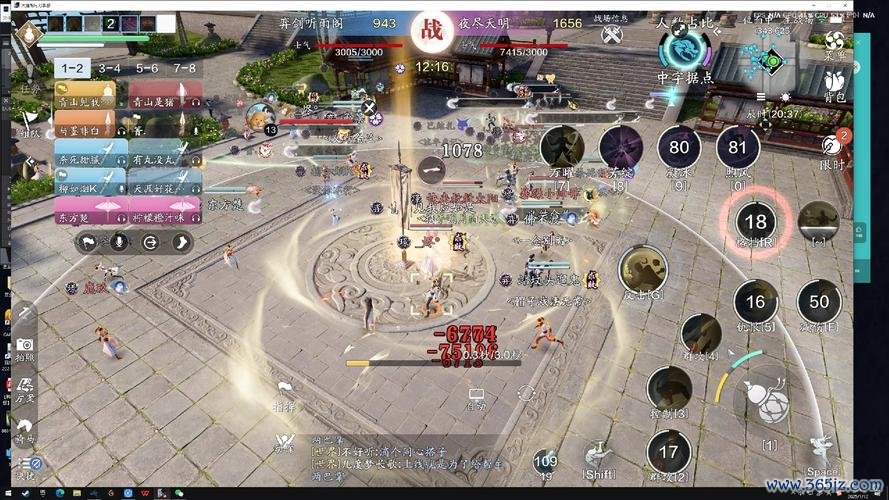Viewport: 889px width, 500px height.
Task: Open the 自动 auto-combat button
Action: tap(476, 399)
